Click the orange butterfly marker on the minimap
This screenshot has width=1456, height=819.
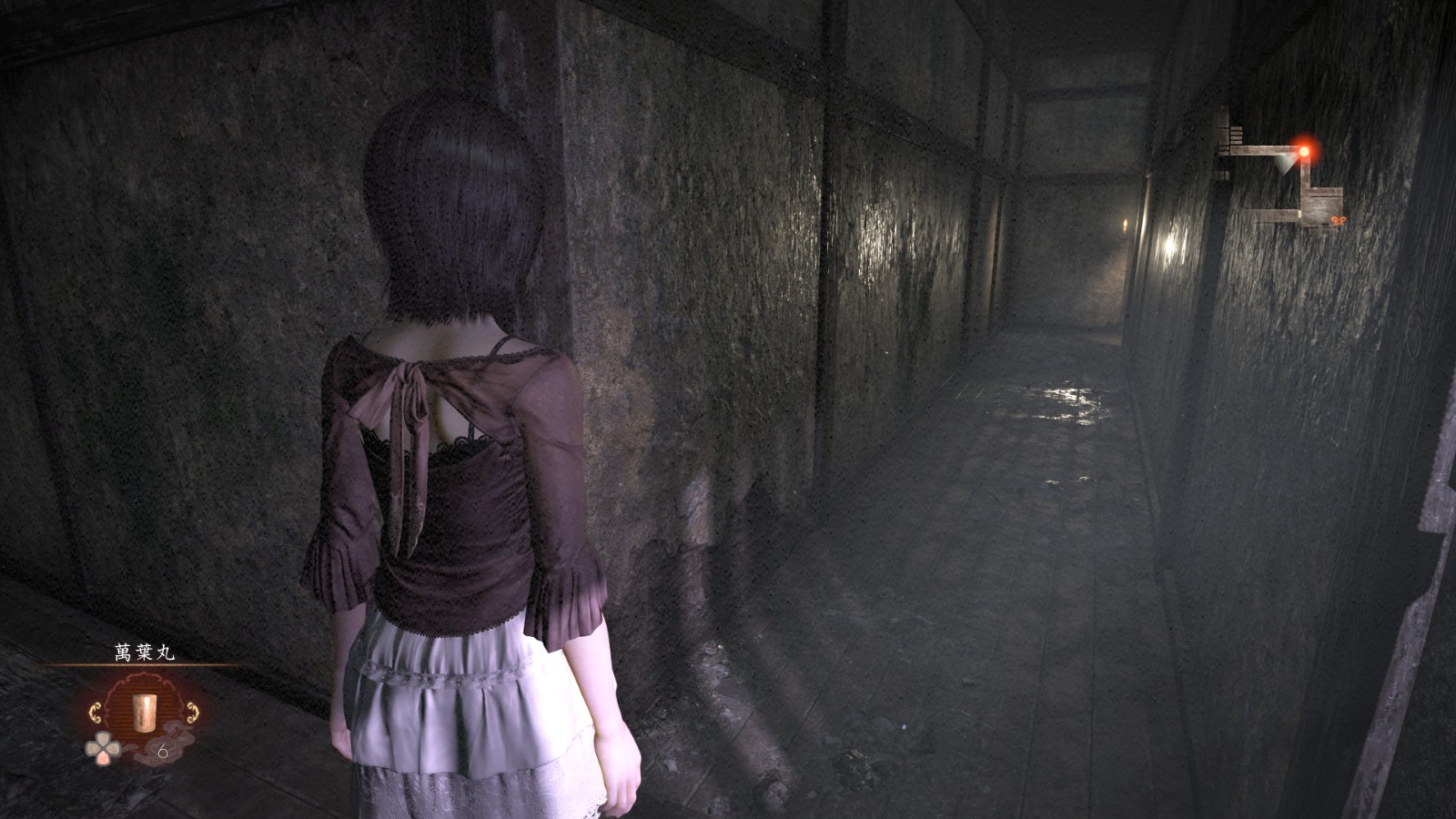1338,220
